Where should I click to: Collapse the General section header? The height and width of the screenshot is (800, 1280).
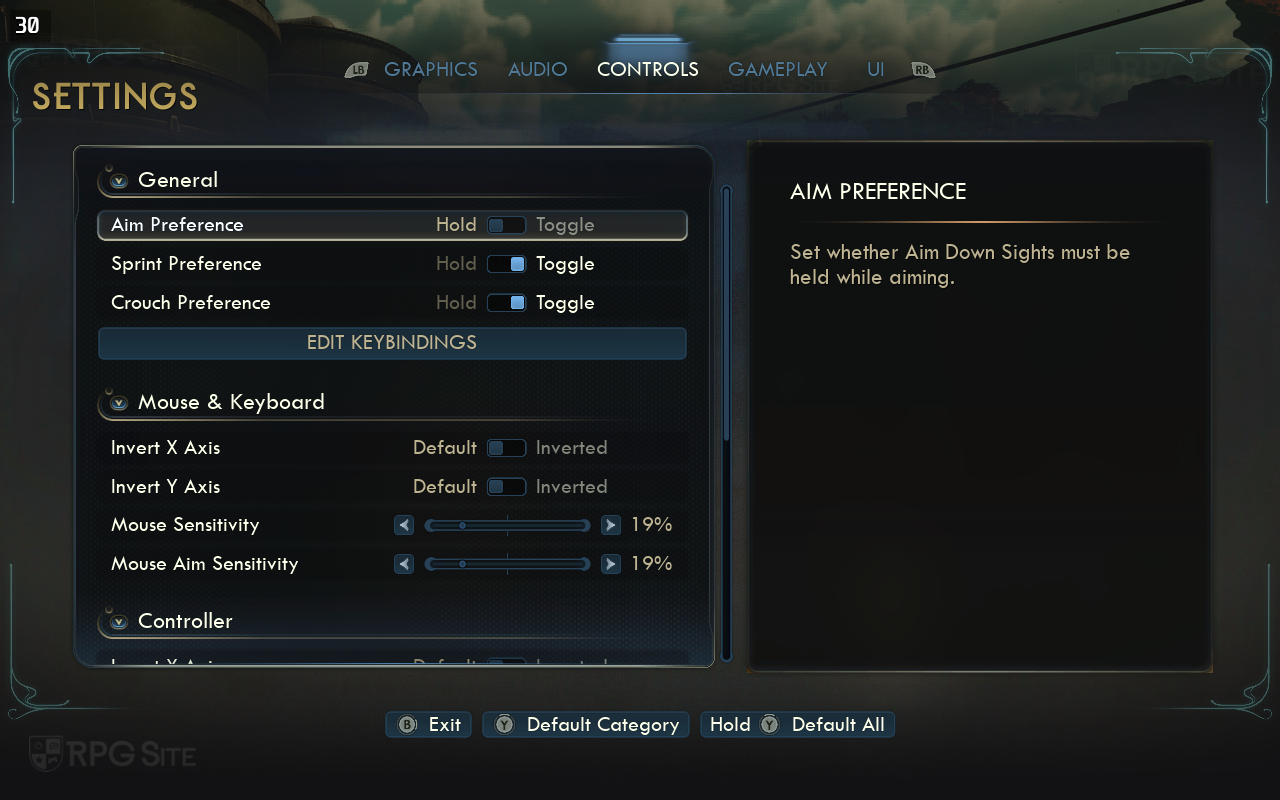click(119, 181)
